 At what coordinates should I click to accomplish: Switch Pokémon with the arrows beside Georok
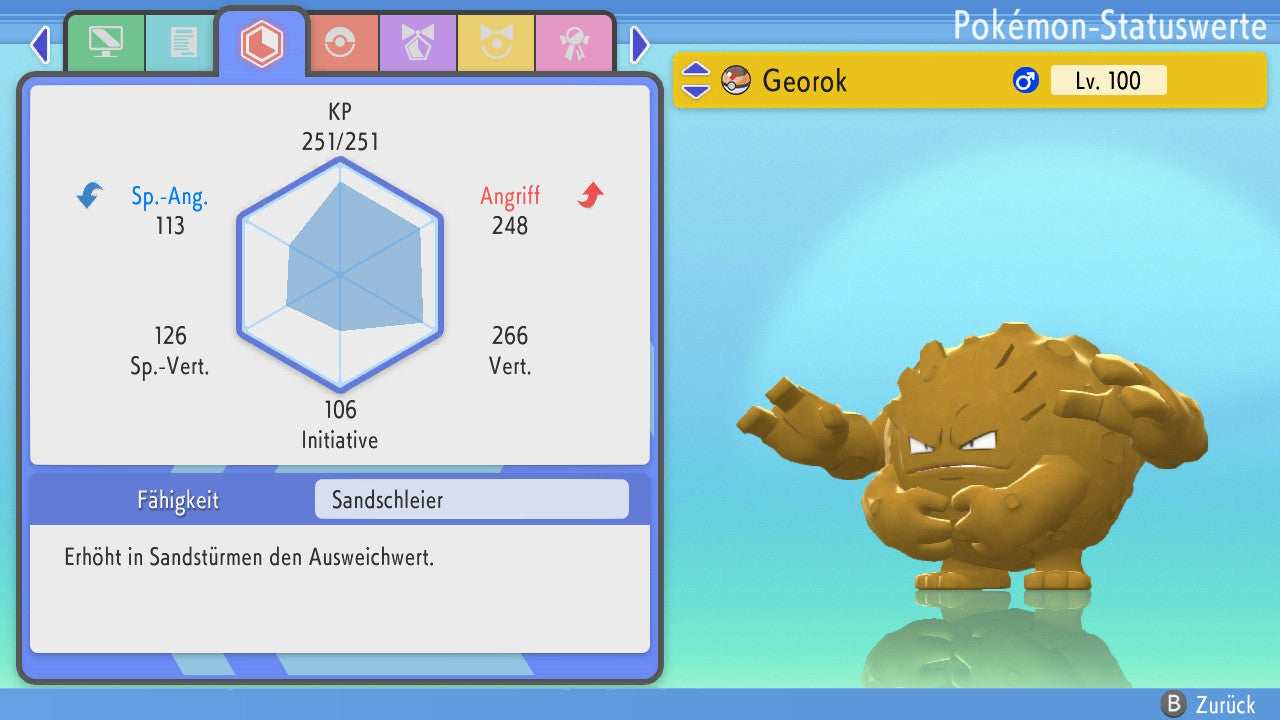pyautogui.click(x=696, y=80)
